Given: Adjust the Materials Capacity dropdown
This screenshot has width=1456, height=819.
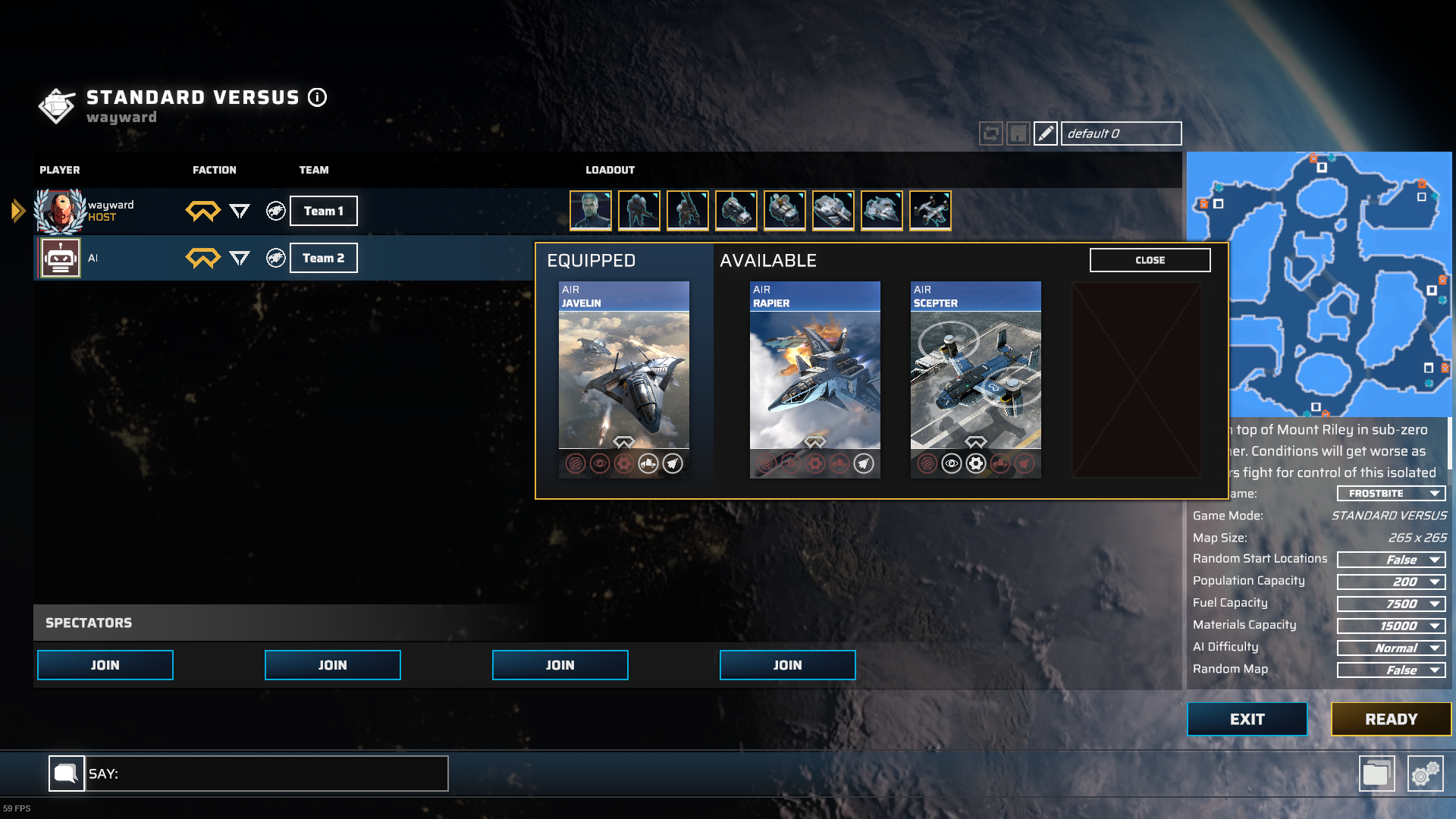Looking at the screenshot, I should click(1391, 626).
